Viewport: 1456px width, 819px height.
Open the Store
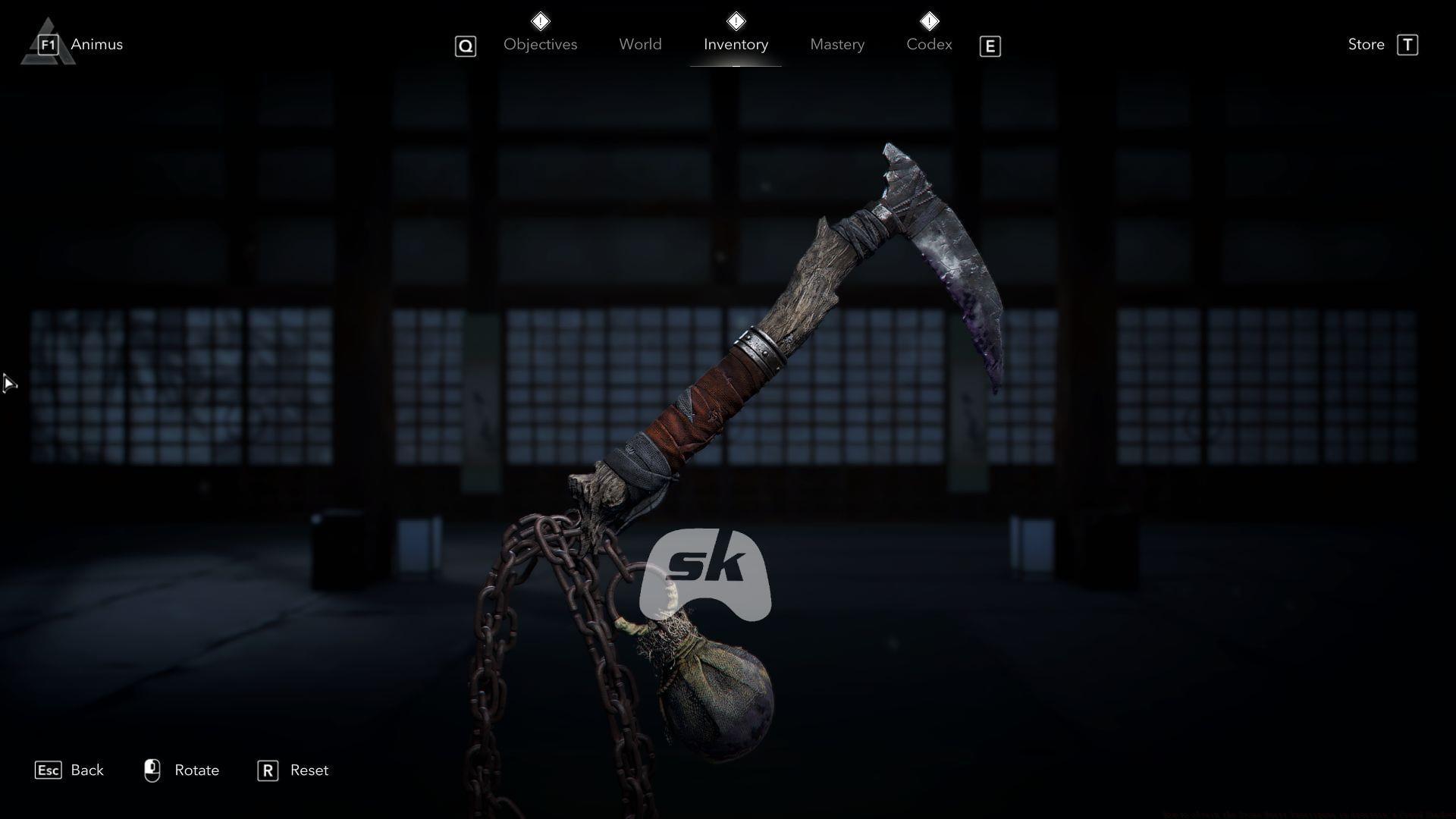pyautogui.click(x=1366, y=44)
